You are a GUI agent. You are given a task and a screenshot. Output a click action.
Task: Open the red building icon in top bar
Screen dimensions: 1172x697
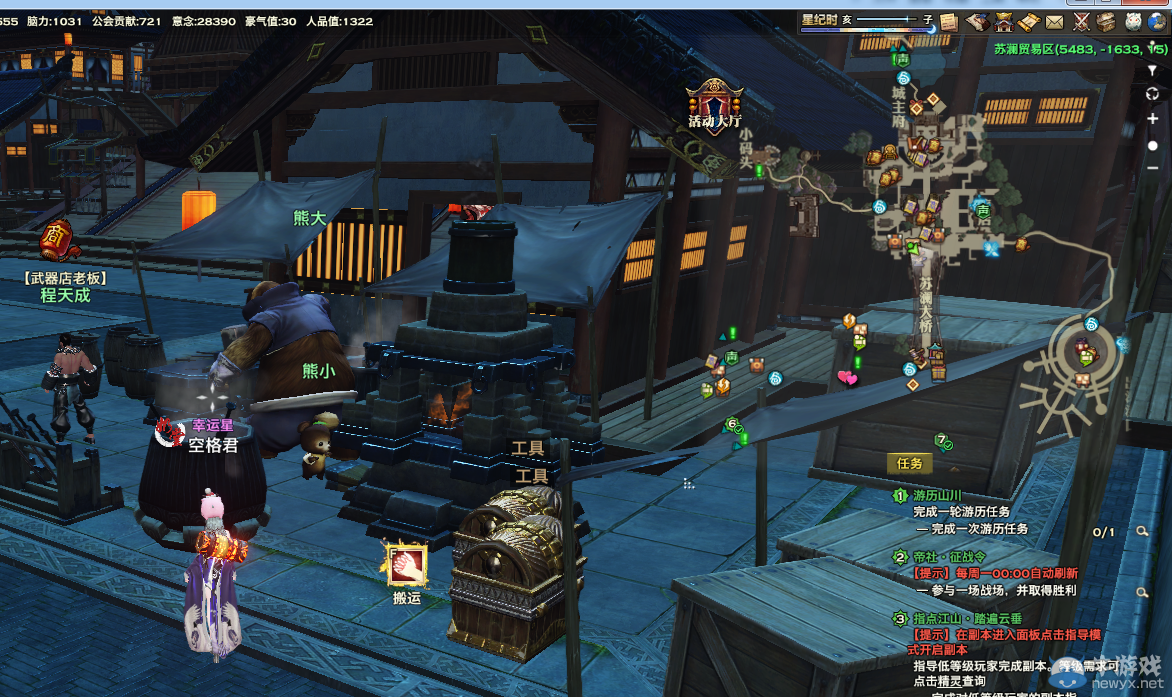click(1003, 22)
